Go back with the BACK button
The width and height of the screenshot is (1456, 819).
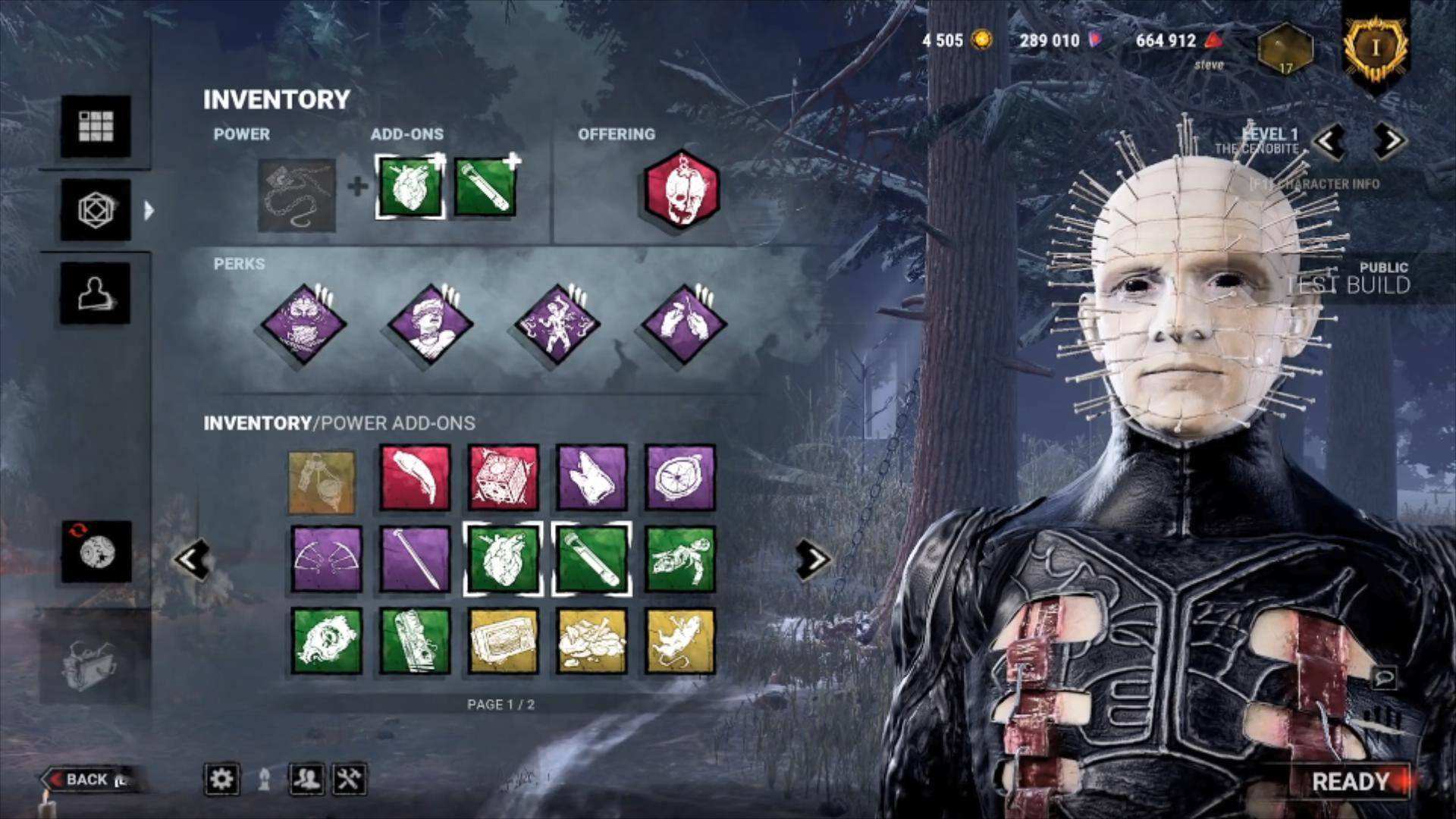coord(86,780)
